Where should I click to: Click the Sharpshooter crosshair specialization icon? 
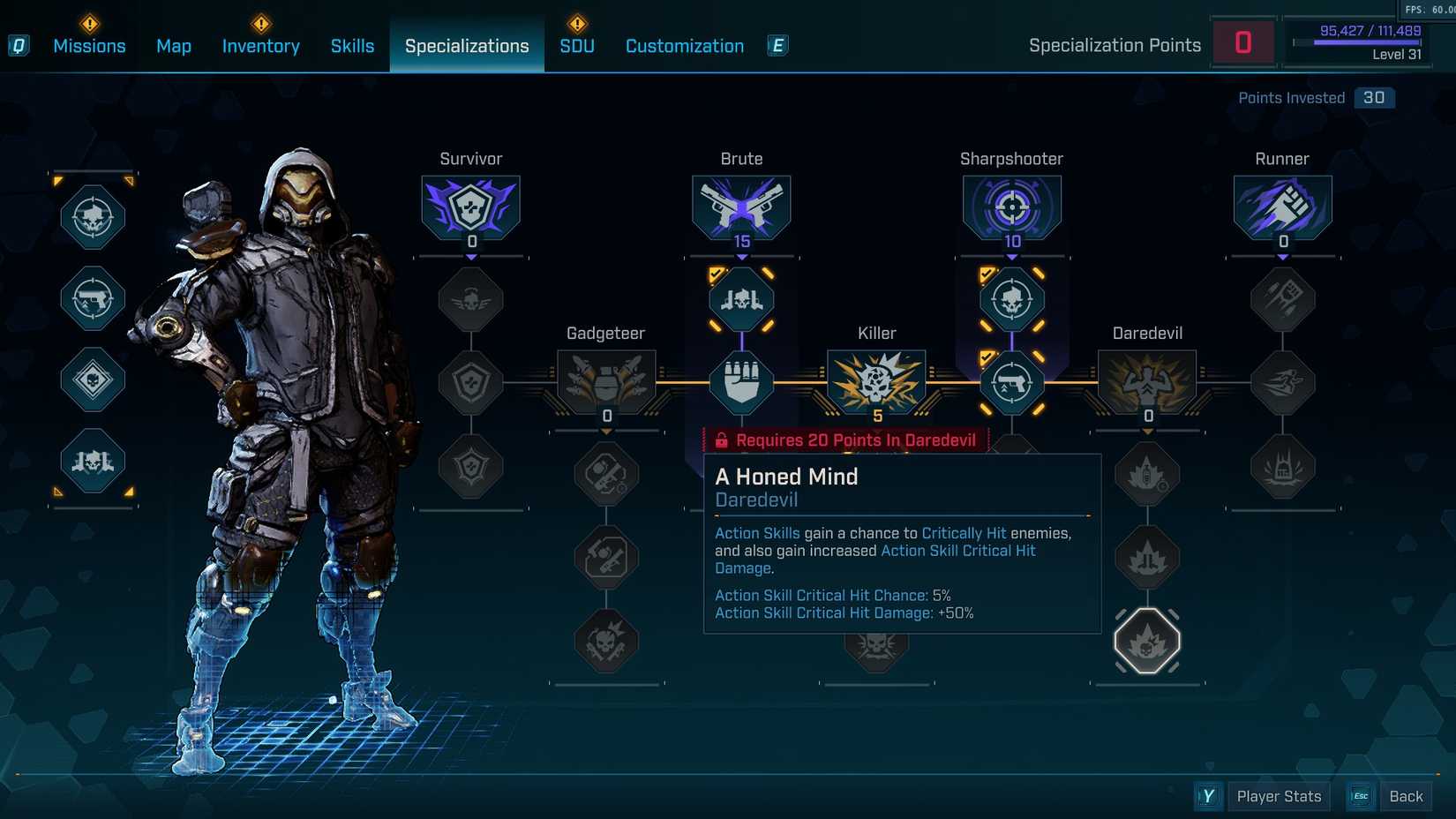(x=1012, y=207)
